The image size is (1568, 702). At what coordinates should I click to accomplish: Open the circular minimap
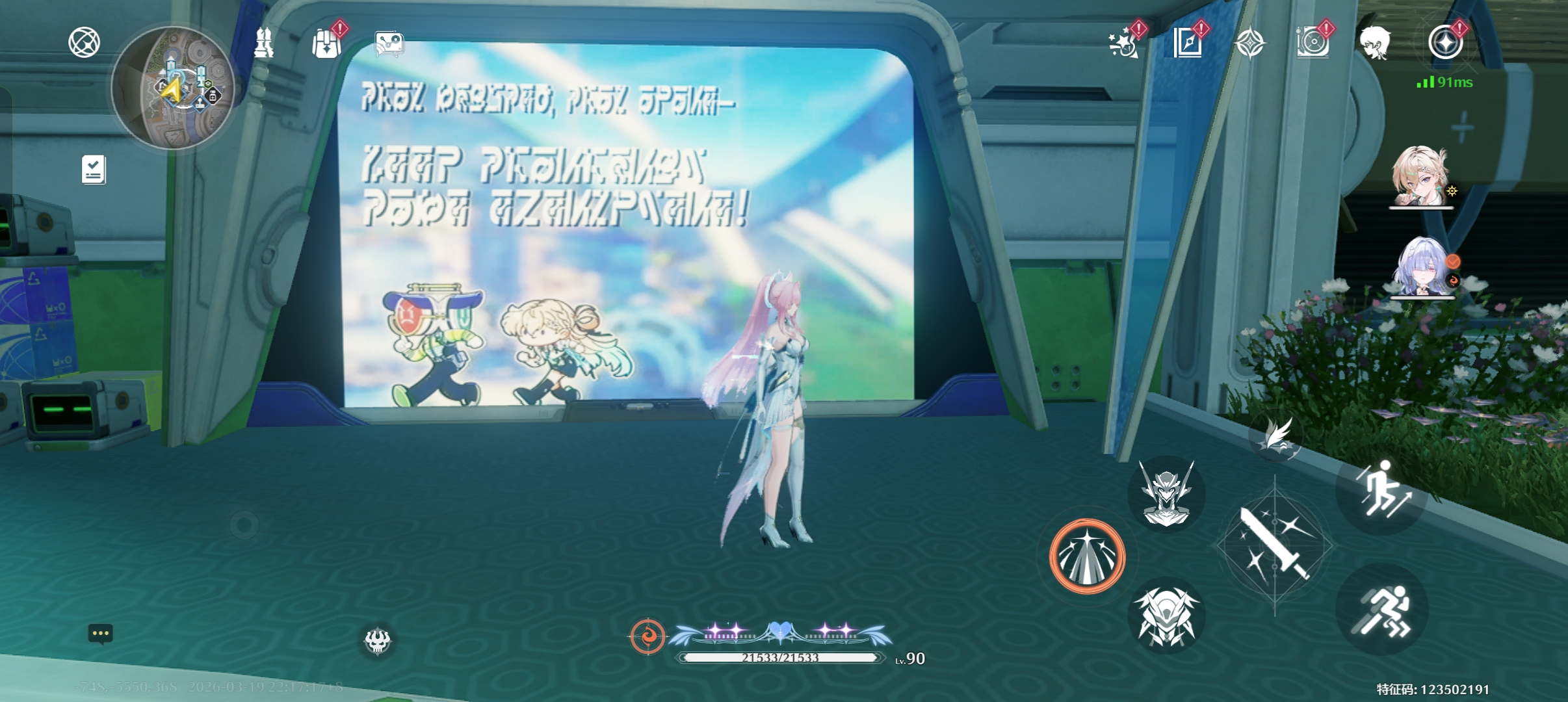[173, 88]
